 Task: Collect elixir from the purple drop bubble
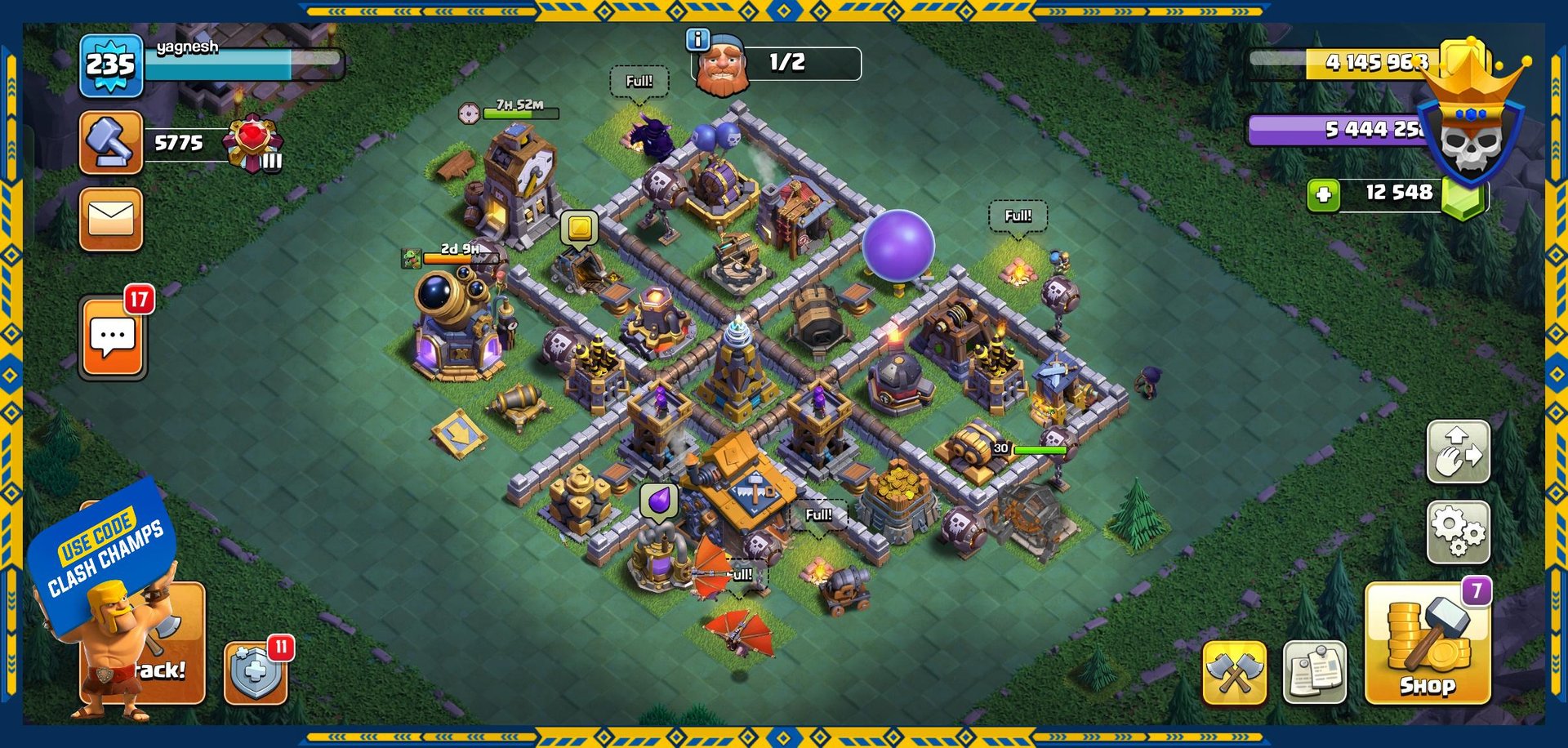[x=659, y=500]
